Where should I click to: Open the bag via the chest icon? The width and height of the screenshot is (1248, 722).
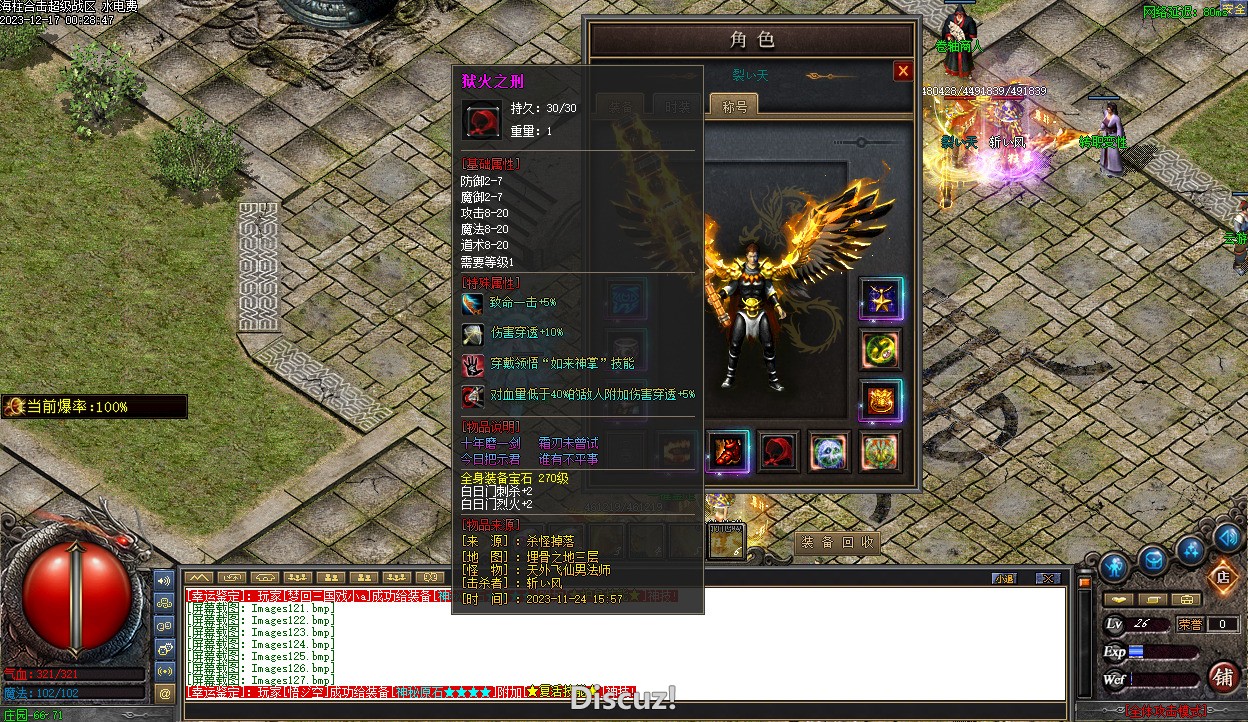1152,560
